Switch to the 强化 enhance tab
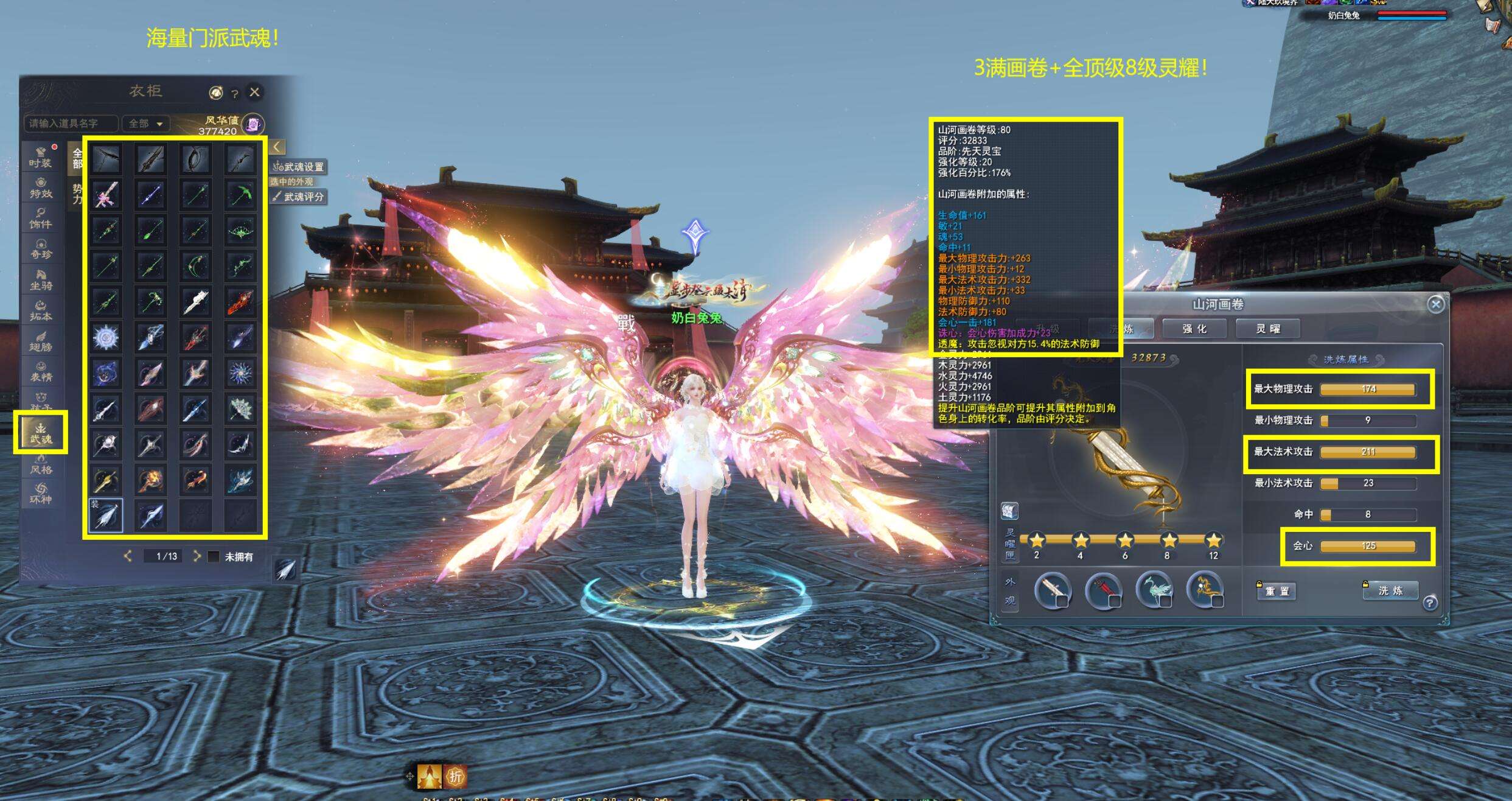Screen dimensions: 1512x801 (1195, 329)
